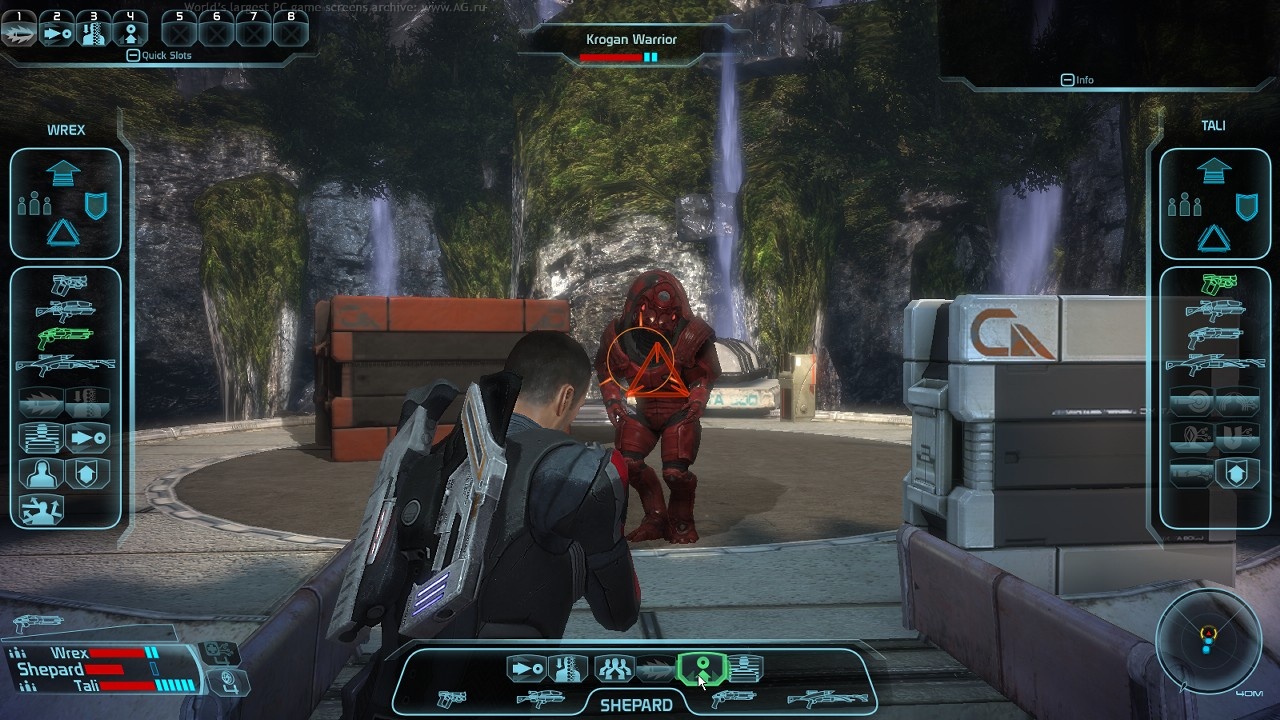Screen dimensions: 1280x720
Task: Activate Shepard's highlighted green power icon
Action: pos(702,668)
